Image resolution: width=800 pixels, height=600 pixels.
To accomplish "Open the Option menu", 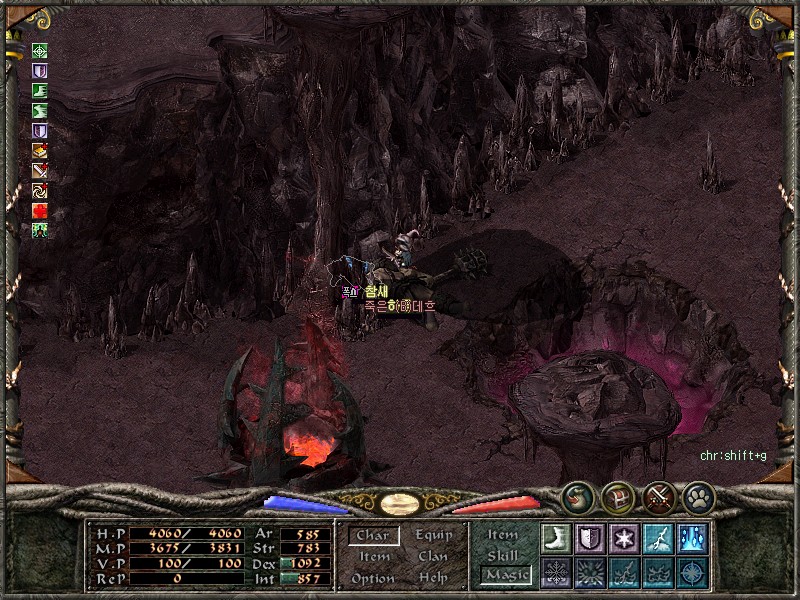I will pos(373,578).
